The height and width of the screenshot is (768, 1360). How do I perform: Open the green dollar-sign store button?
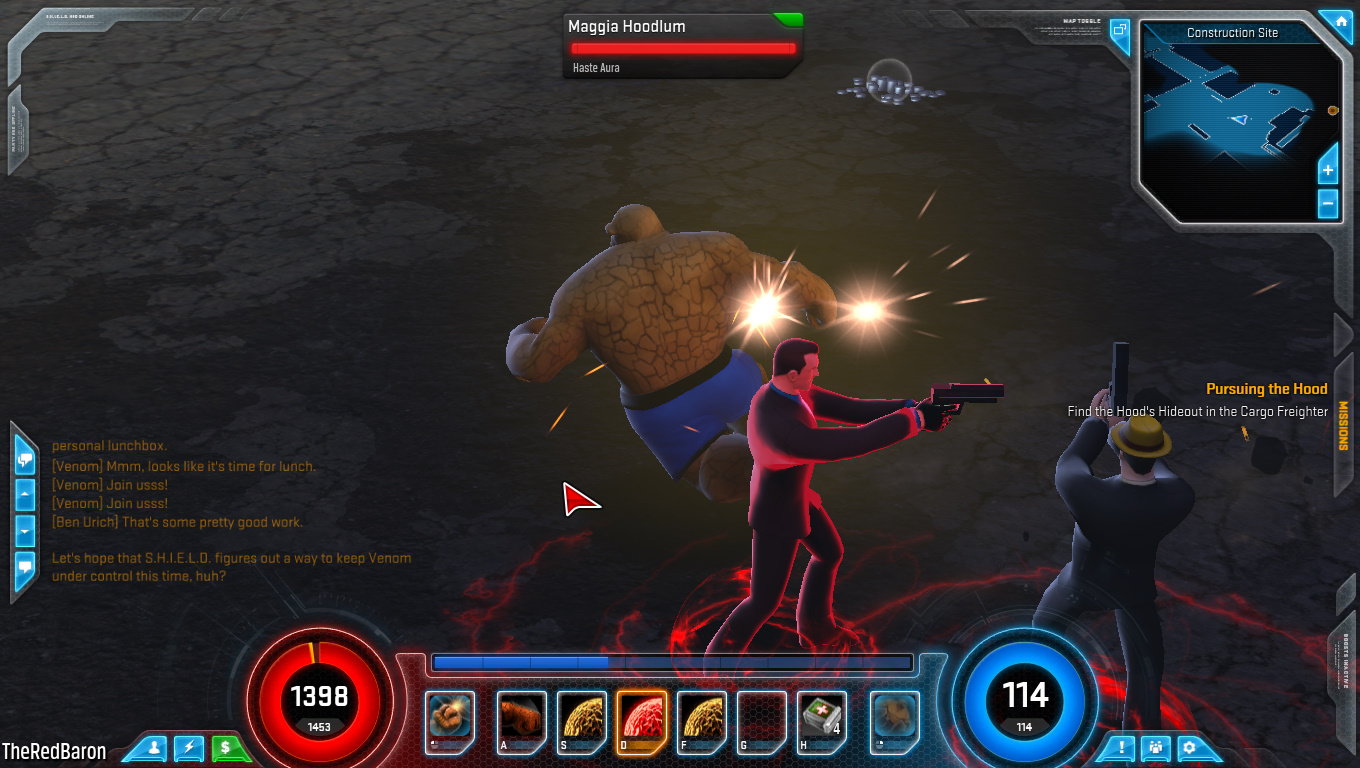tap(226, 746)
